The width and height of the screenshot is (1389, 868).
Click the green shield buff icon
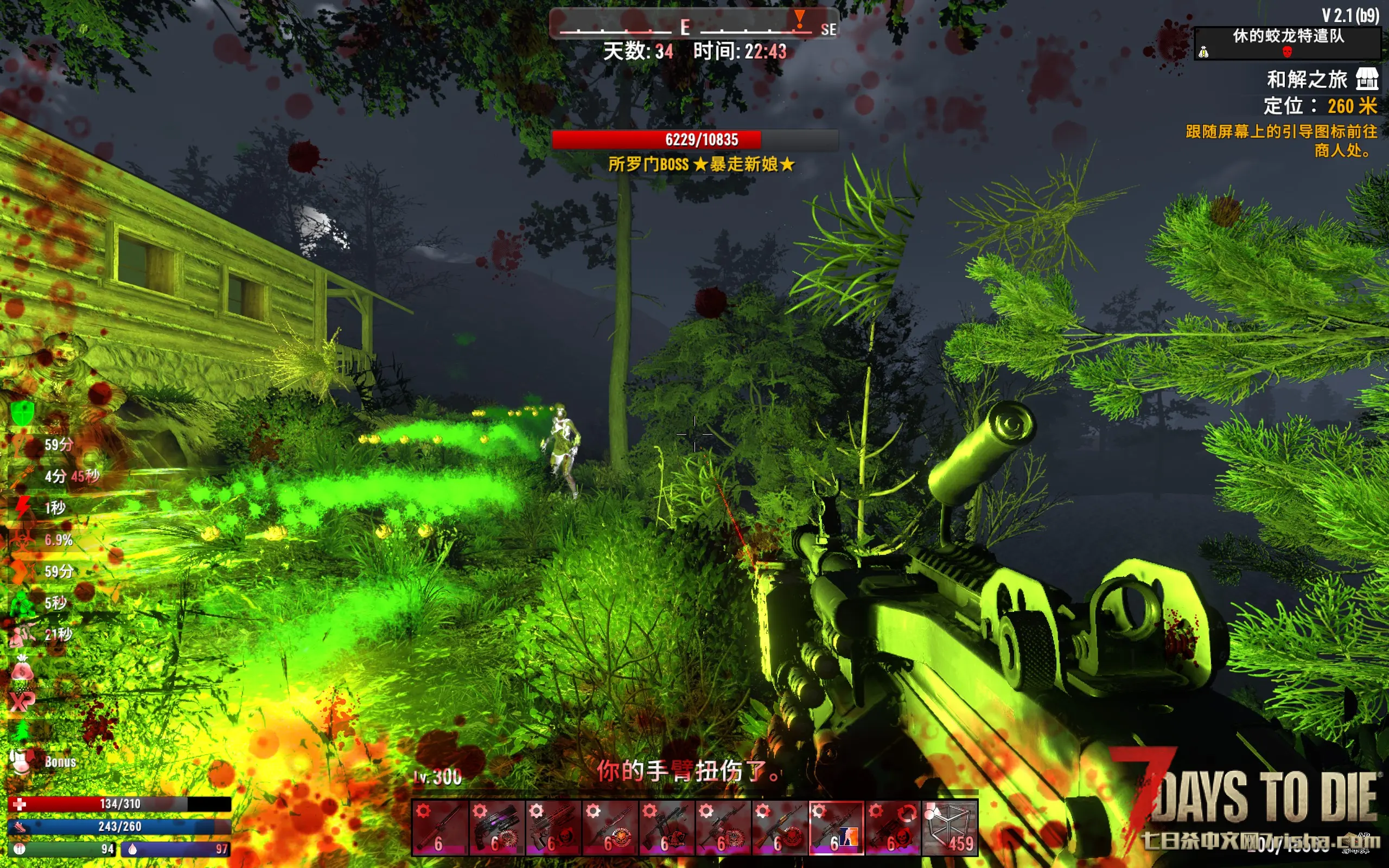22,412
